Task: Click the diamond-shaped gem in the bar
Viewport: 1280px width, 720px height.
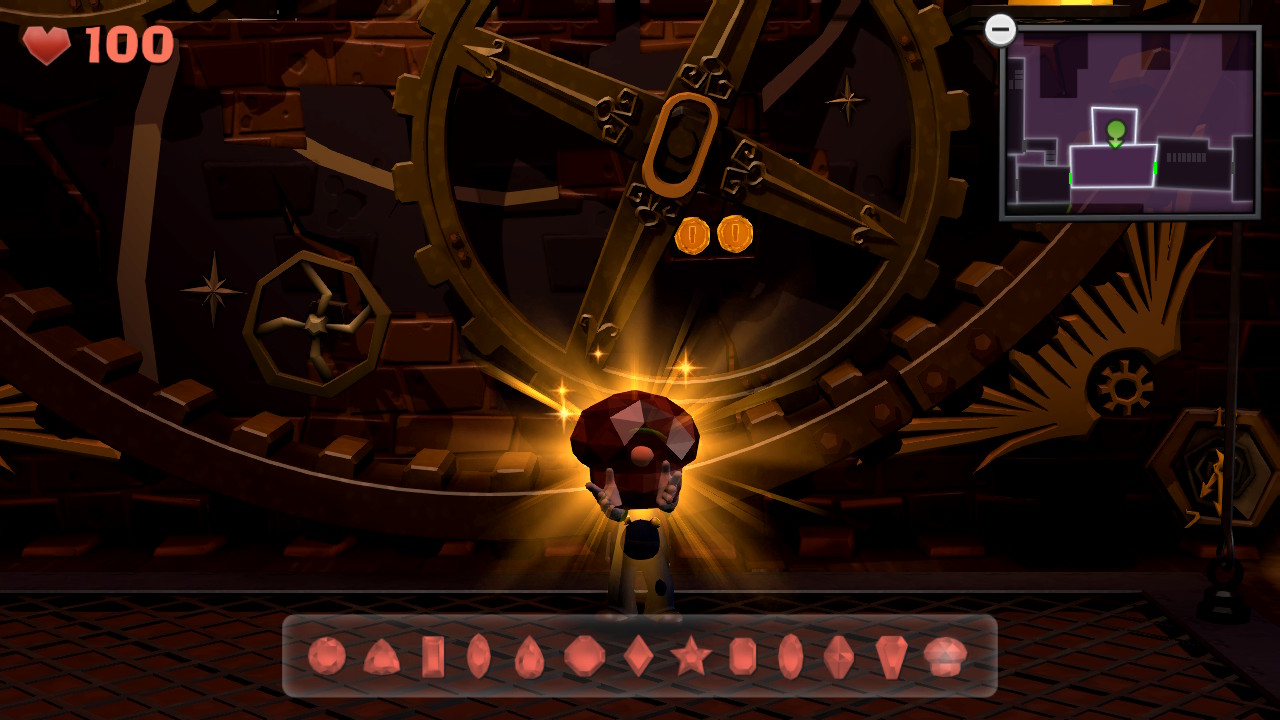Action: coord(640,655)
